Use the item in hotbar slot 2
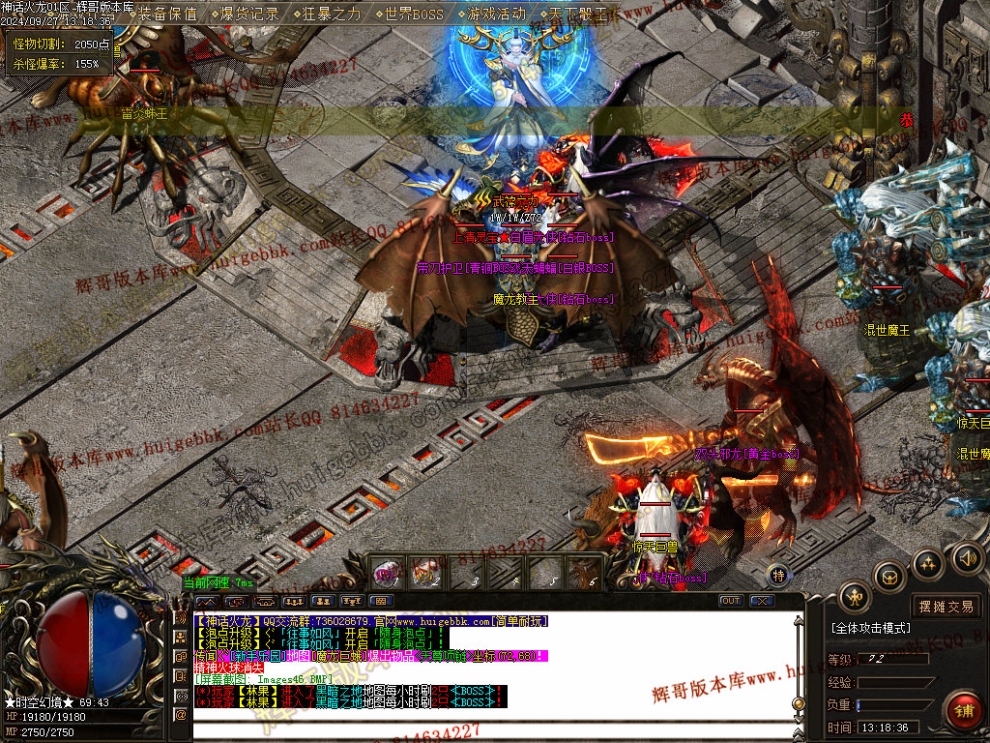This screenshot has width=990, height=743. coord(426,574)
